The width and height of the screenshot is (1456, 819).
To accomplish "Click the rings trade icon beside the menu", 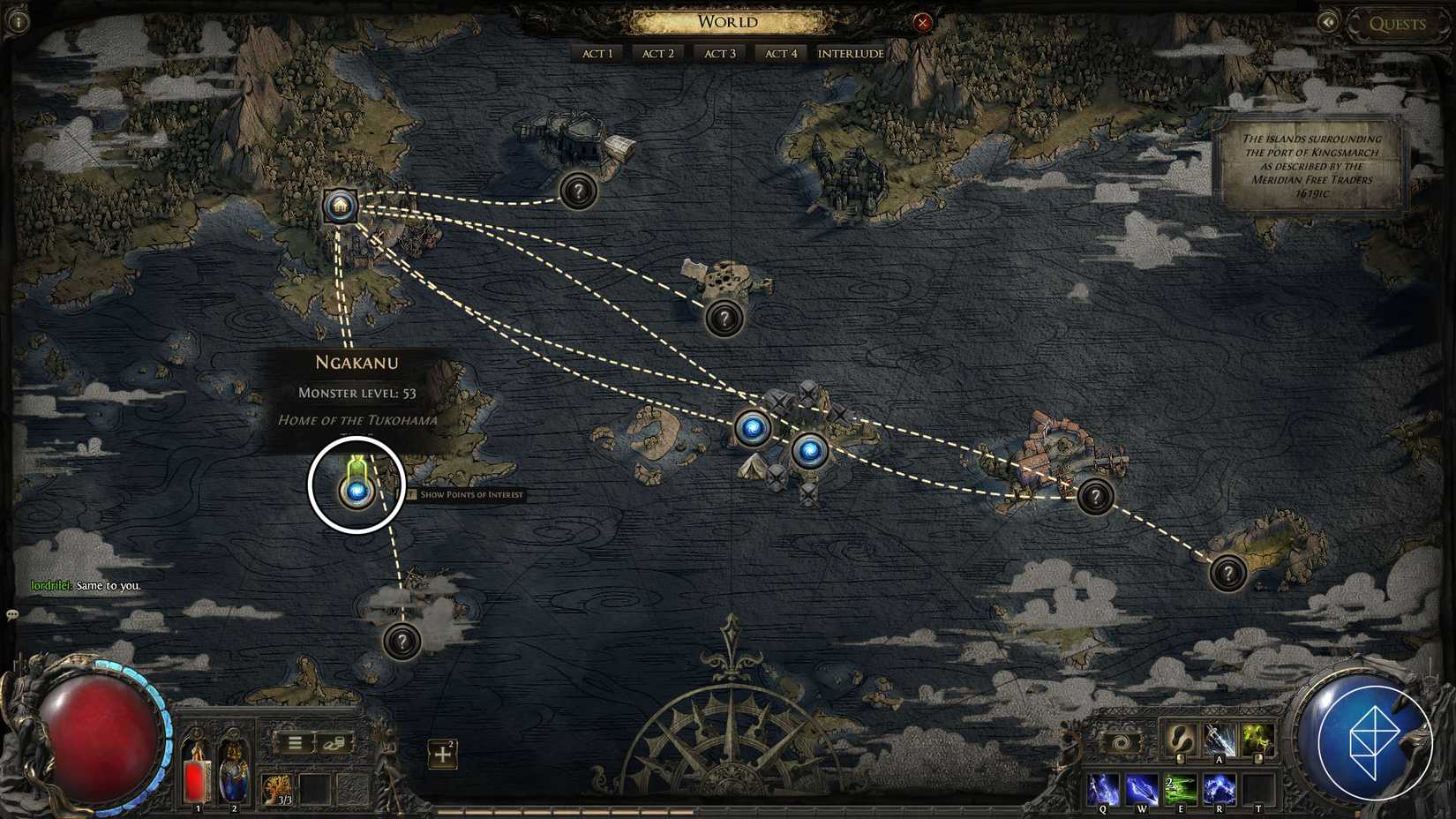I will click(333, 744).
